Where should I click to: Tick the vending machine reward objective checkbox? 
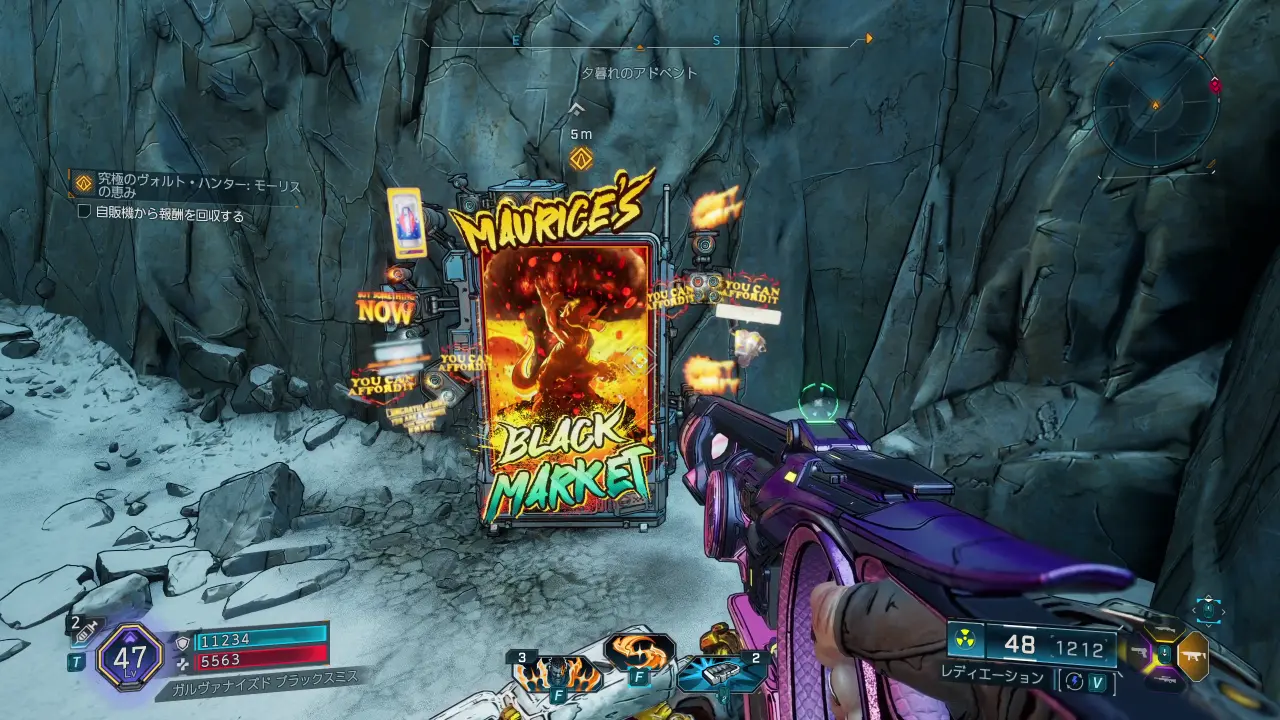[85, 213]
